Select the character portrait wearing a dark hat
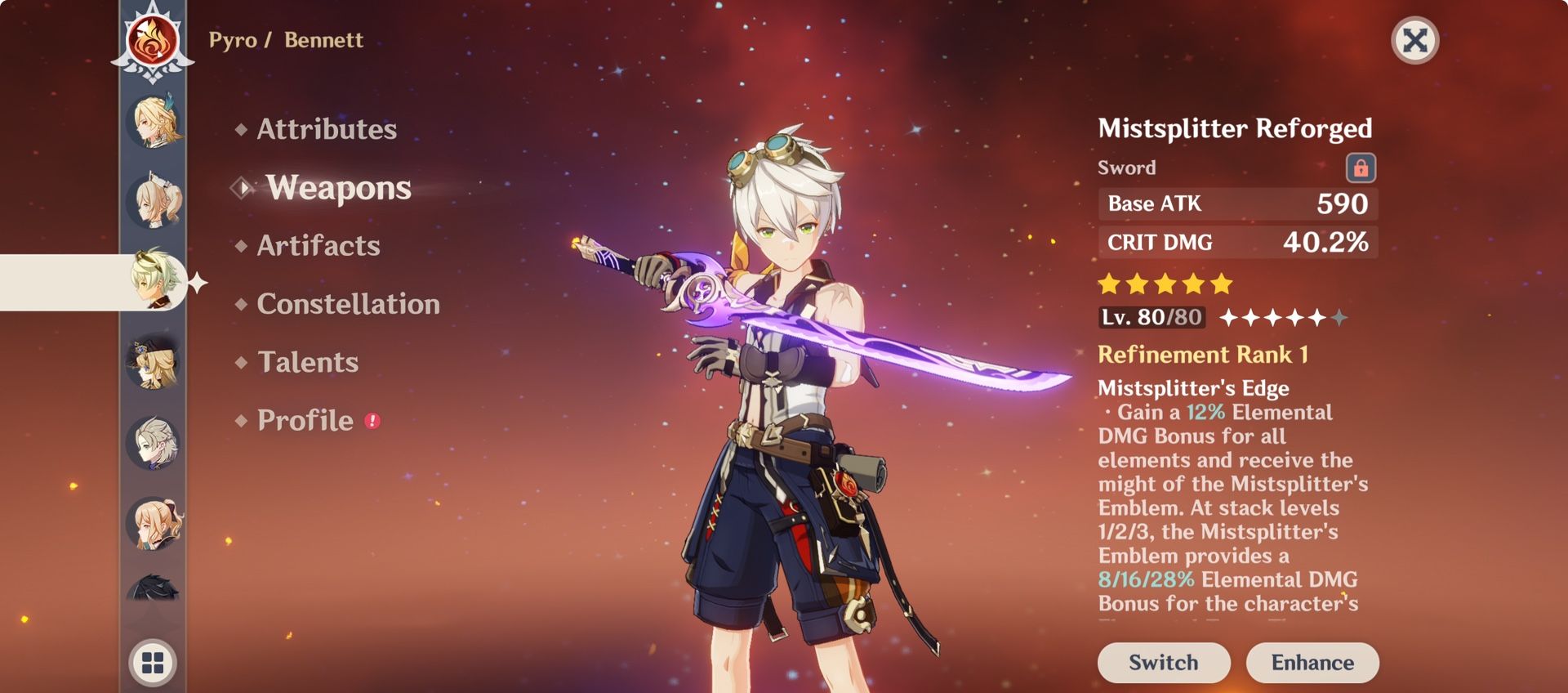The width and height of the screenshot is (1568, 693). coord(153,362)
